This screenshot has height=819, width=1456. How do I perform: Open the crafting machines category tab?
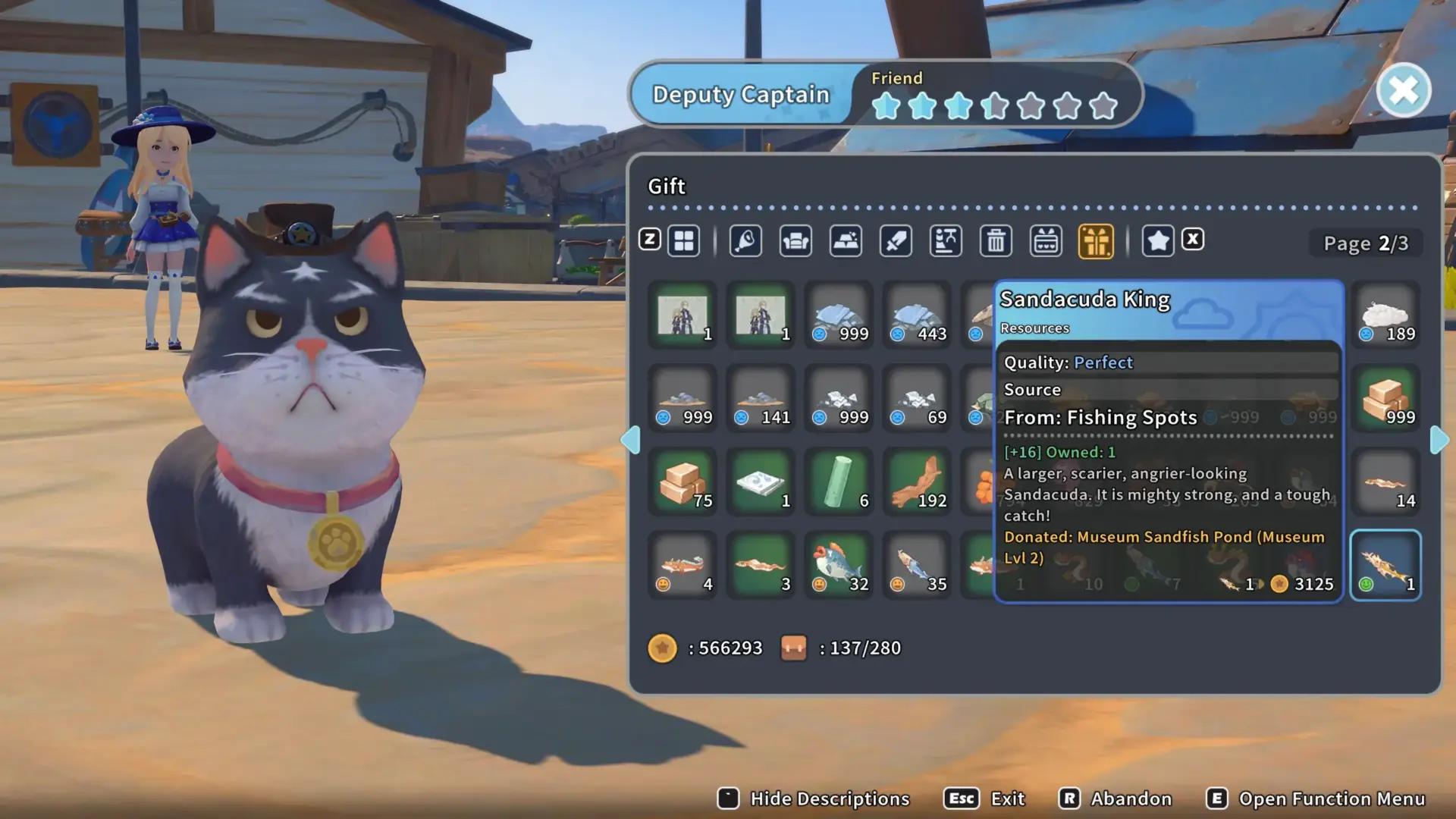(x=946, y=241)
